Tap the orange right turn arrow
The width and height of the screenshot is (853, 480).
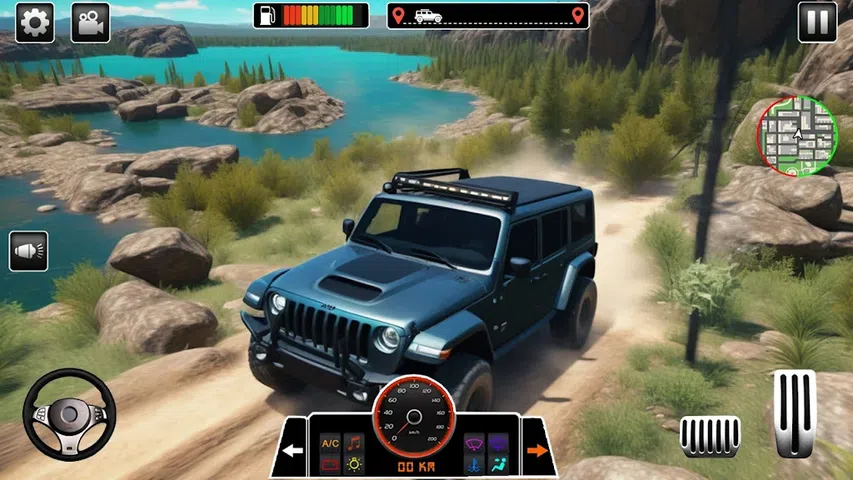[x=537, y=450]
